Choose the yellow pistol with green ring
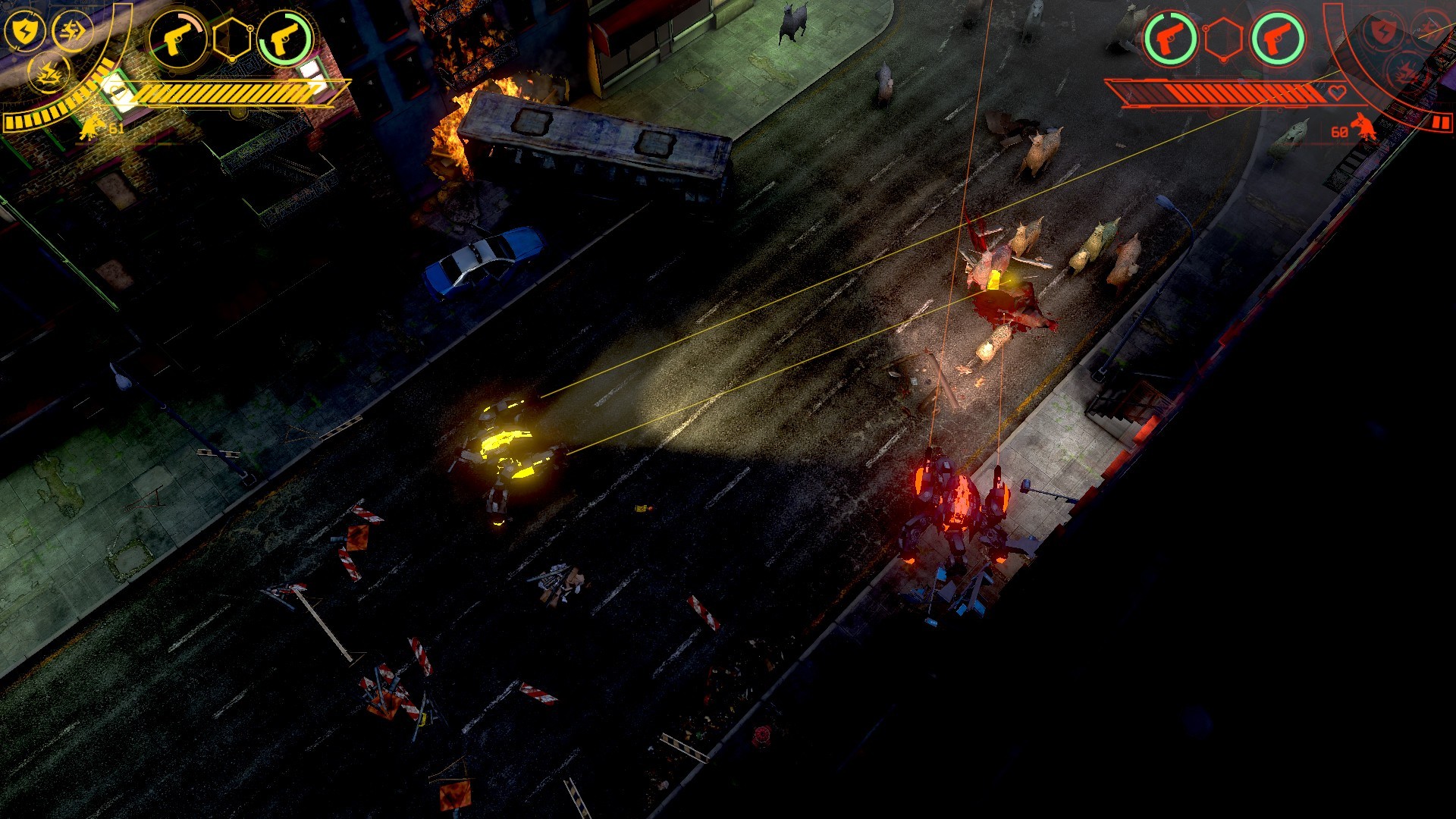 (x=284, y=38)
